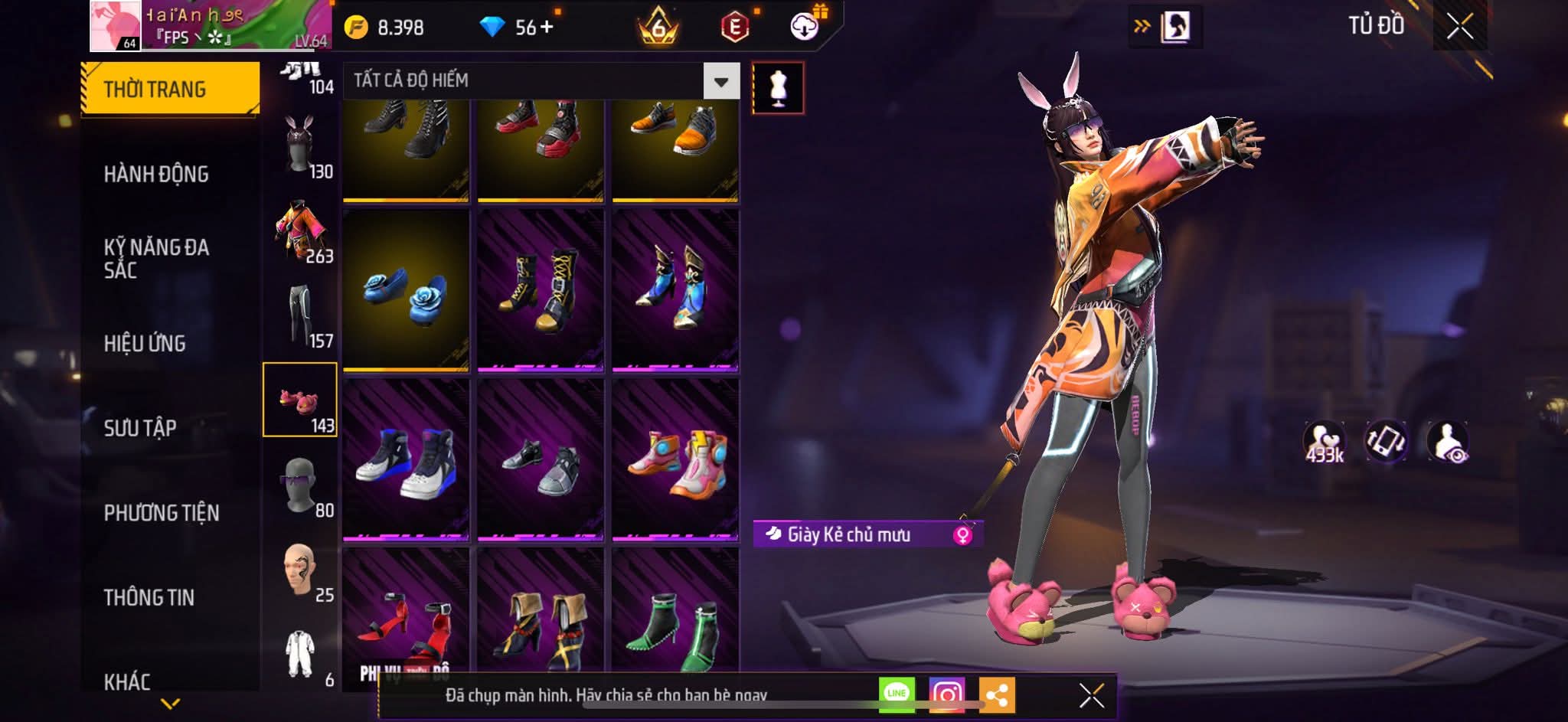1568x722 pixels.
Task: Open the Hành Động menu tab
Action: tap(156, 175)
